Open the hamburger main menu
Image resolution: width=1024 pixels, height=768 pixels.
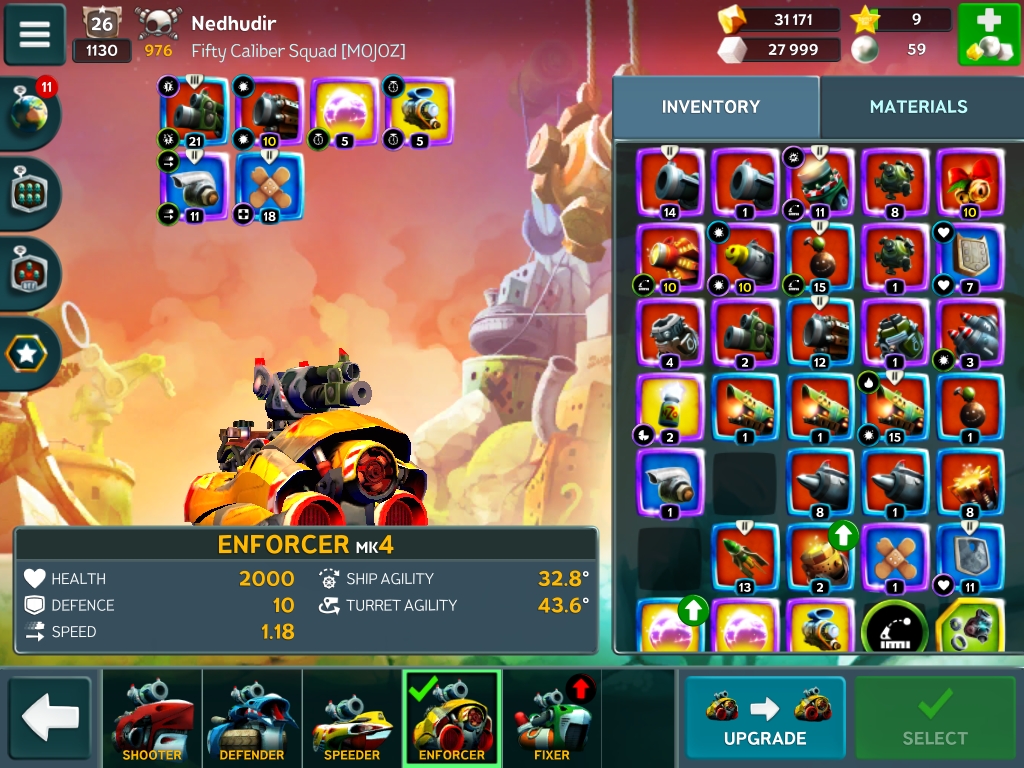pyautogui.click(x=35, y=34)
